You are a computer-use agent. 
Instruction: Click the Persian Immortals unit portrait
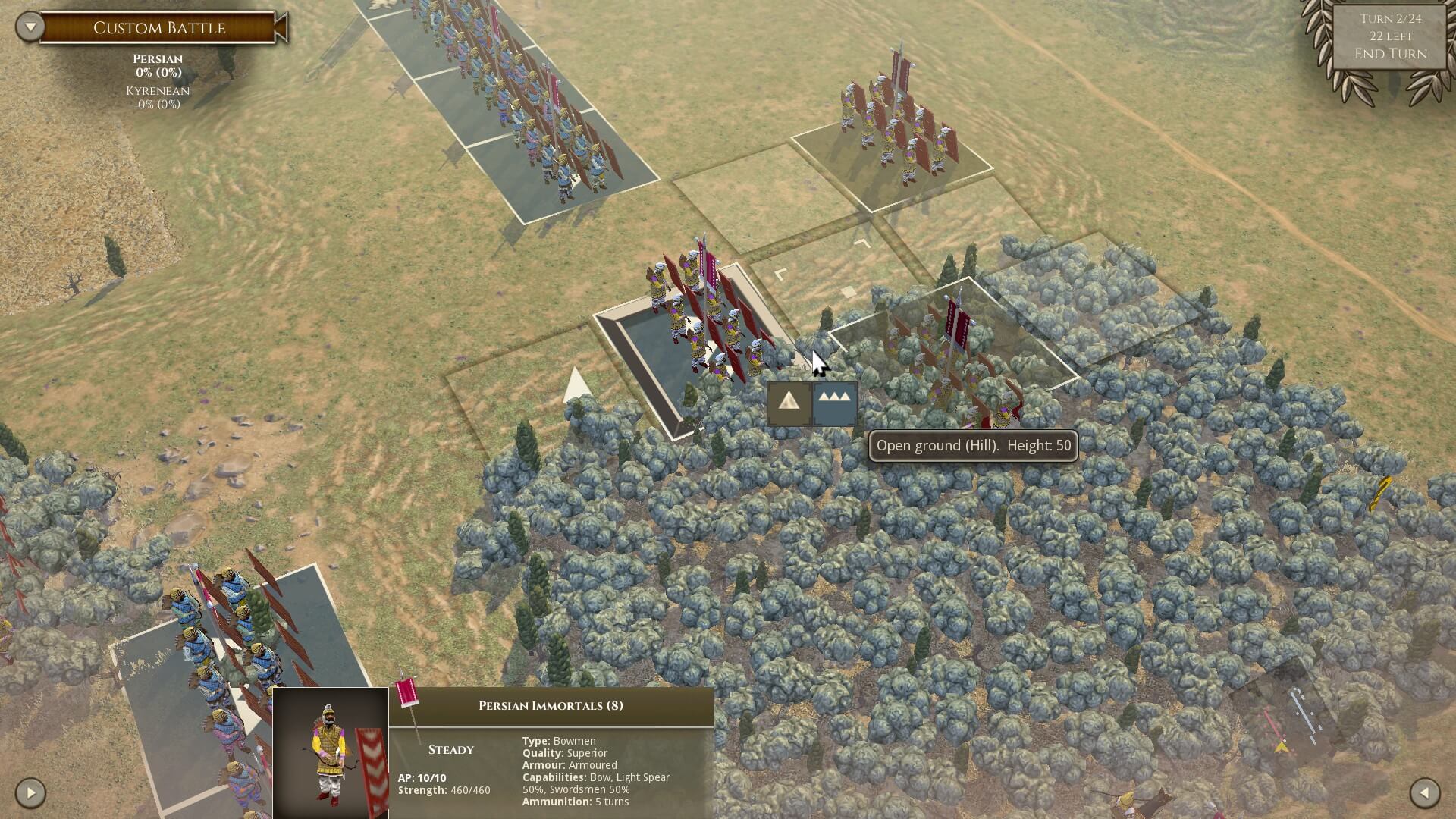coord(331,752)
